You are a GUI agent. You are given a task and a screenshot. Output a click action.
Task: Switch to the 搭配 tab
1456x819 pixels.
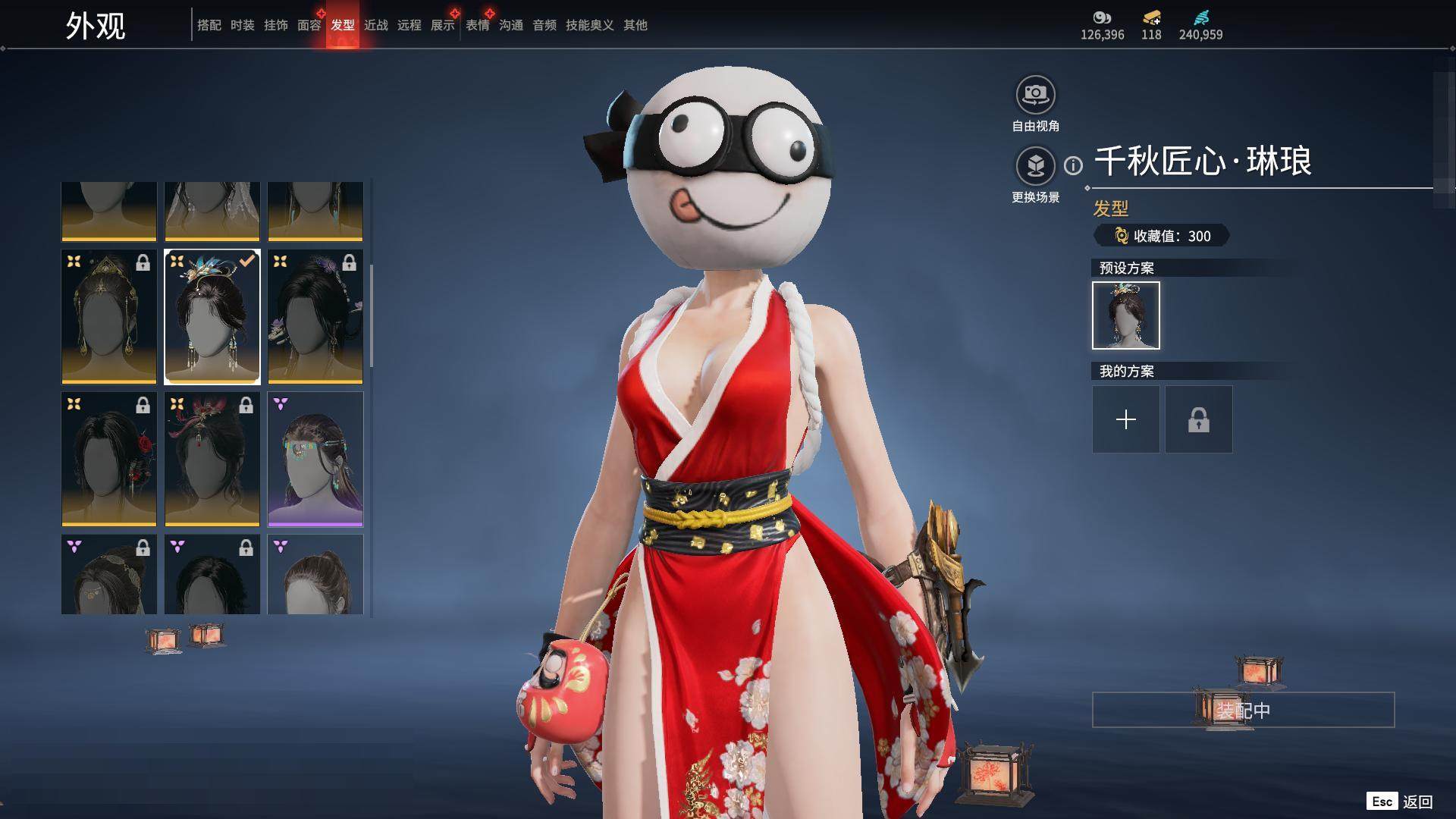(x=209, y=25)
